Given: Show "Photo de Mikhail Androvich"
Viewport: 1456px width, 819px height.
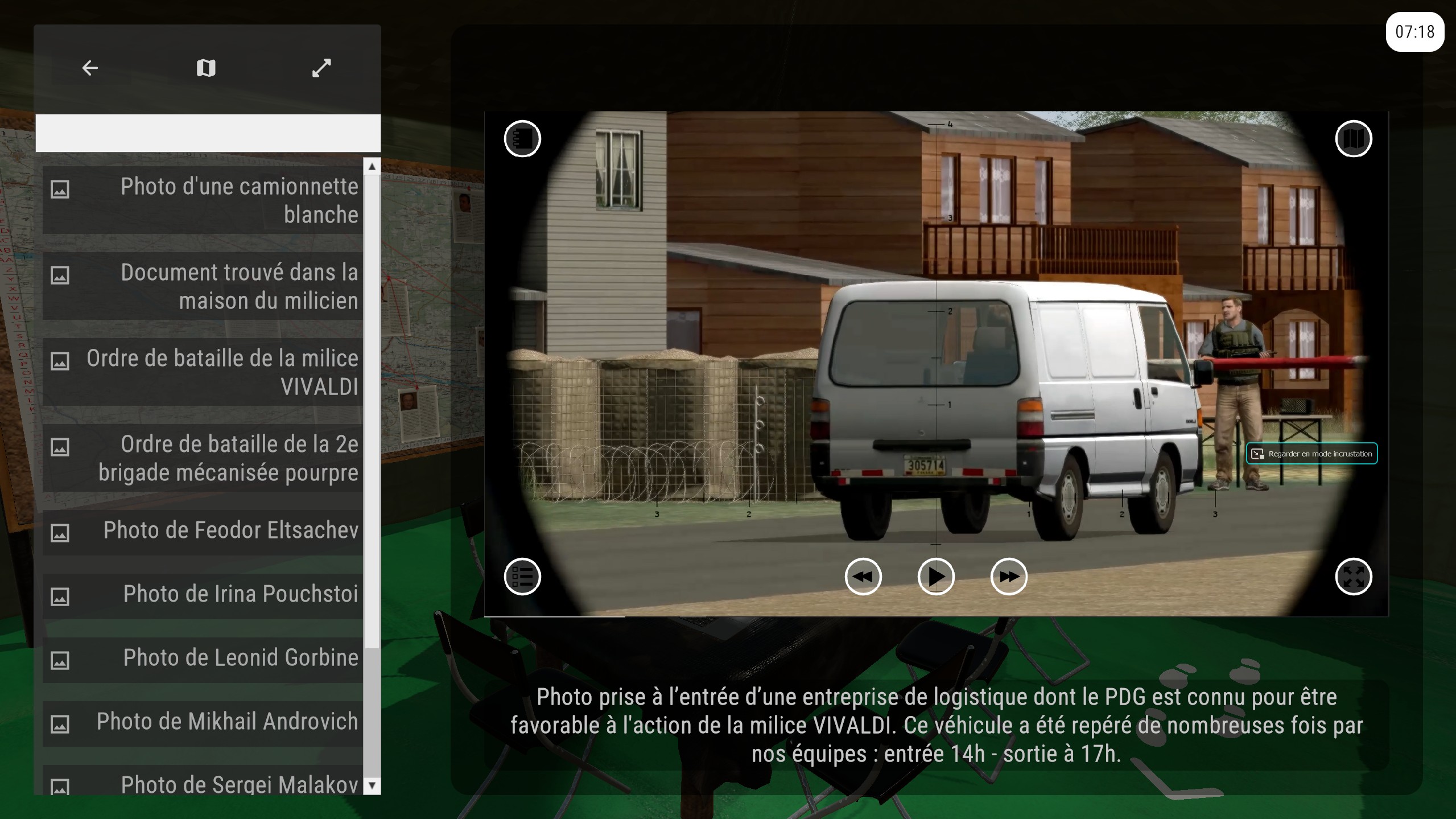Looking at the screenshot, I should (203, 722).
